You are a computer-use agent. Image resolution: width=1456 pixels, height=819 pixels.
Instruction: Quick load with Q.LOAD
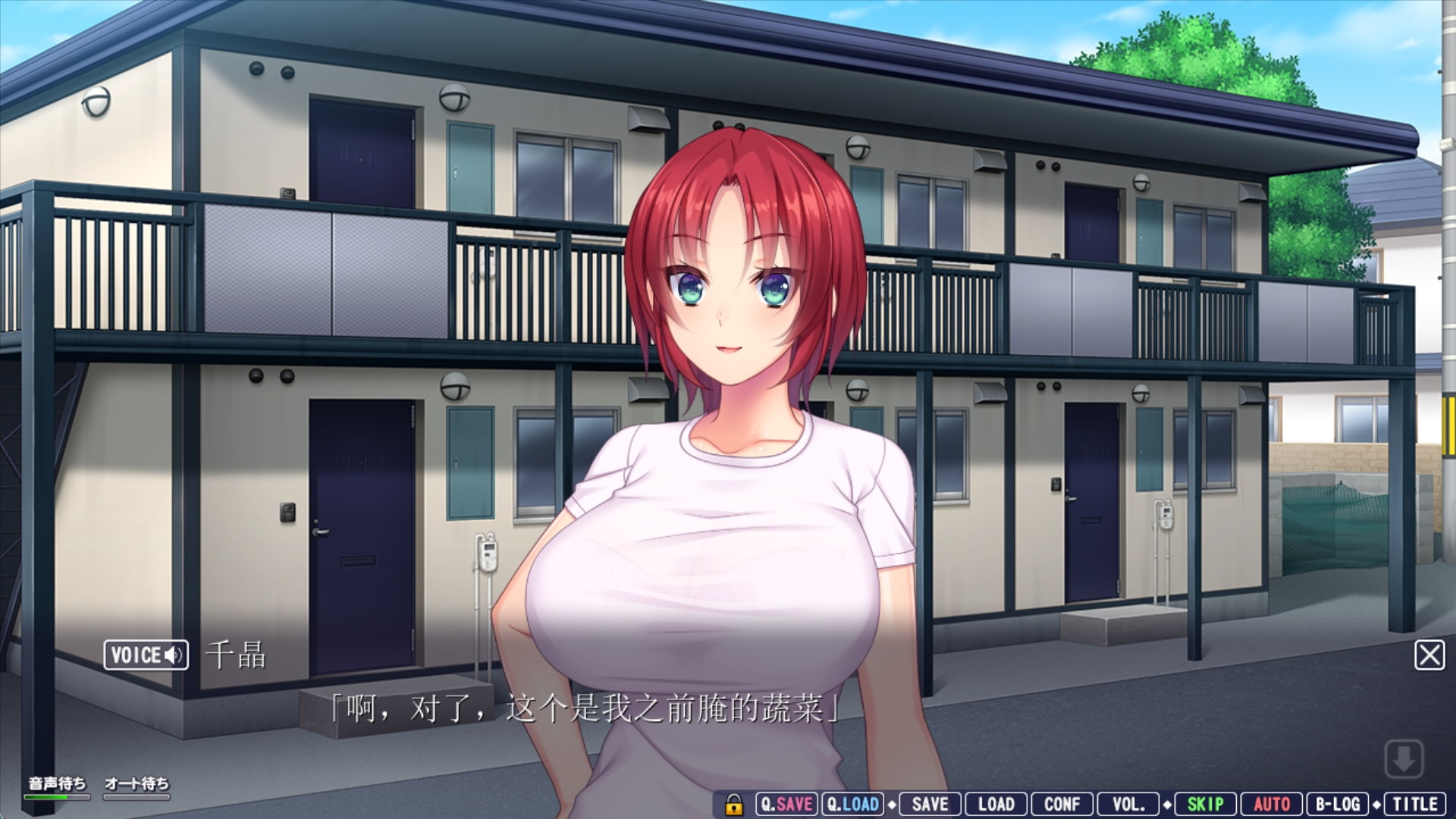[852, 805]
